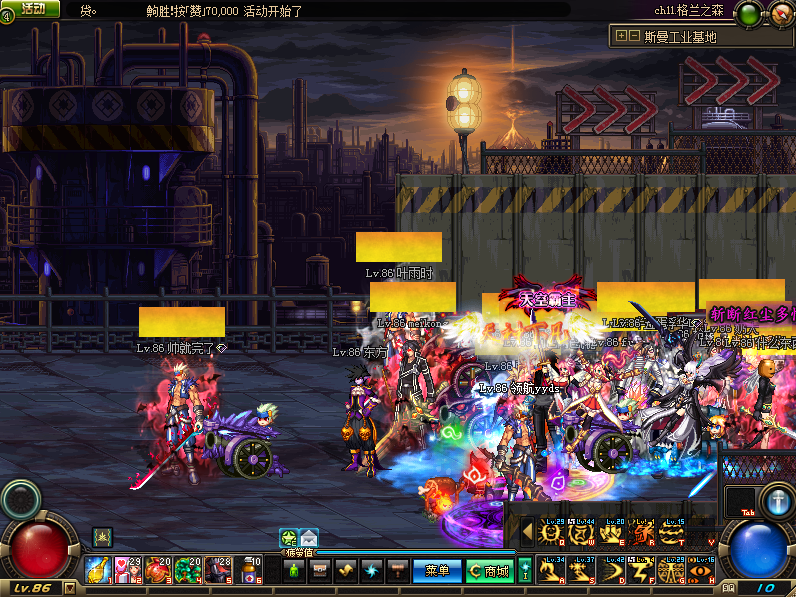Use the red potion in slot 3
The width and height of the screenshot is (796, 597).
pyautogui.click(x=158, y=570)
